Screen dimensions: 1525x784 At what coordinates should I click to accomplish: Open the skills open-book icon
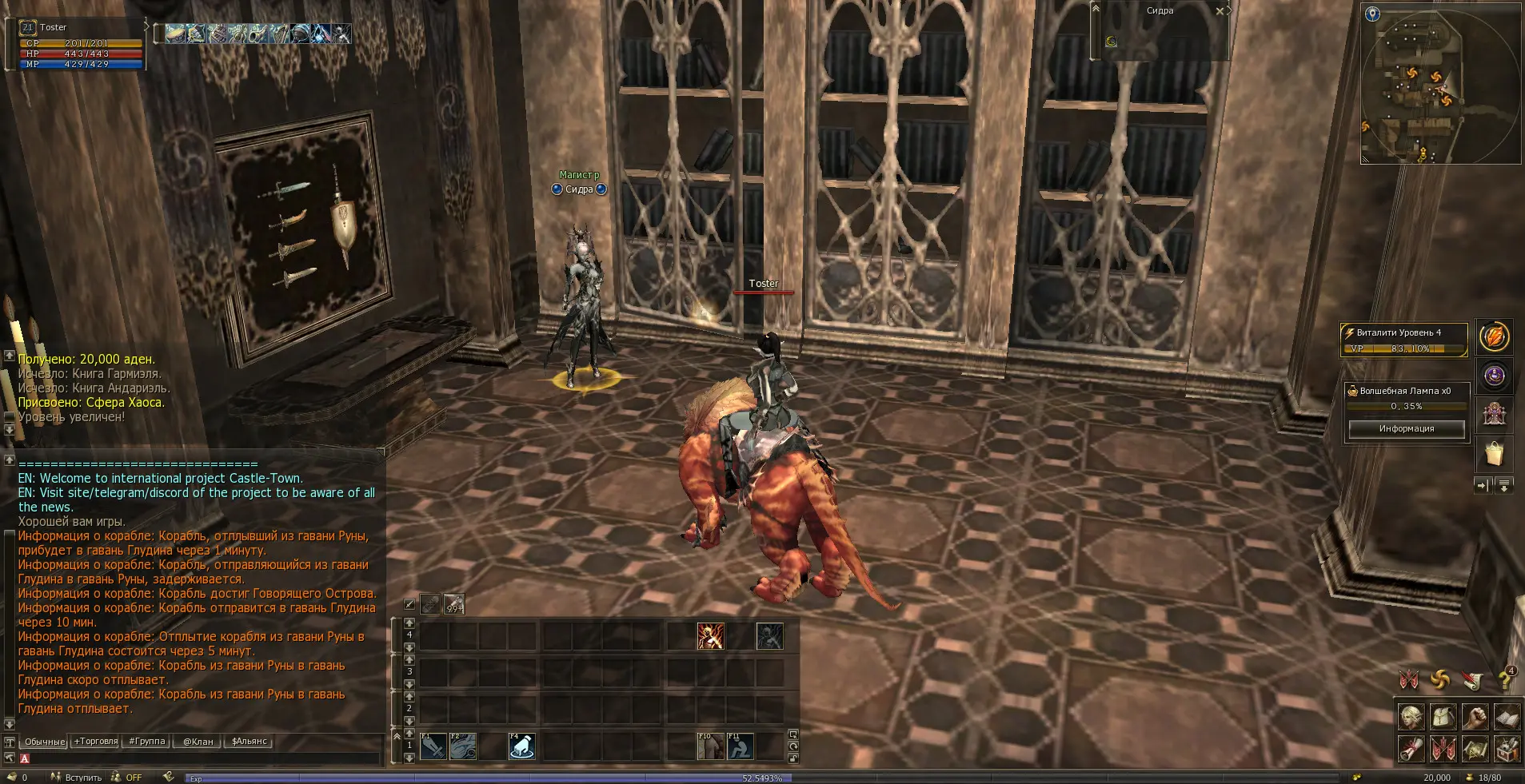(1507, 717)
